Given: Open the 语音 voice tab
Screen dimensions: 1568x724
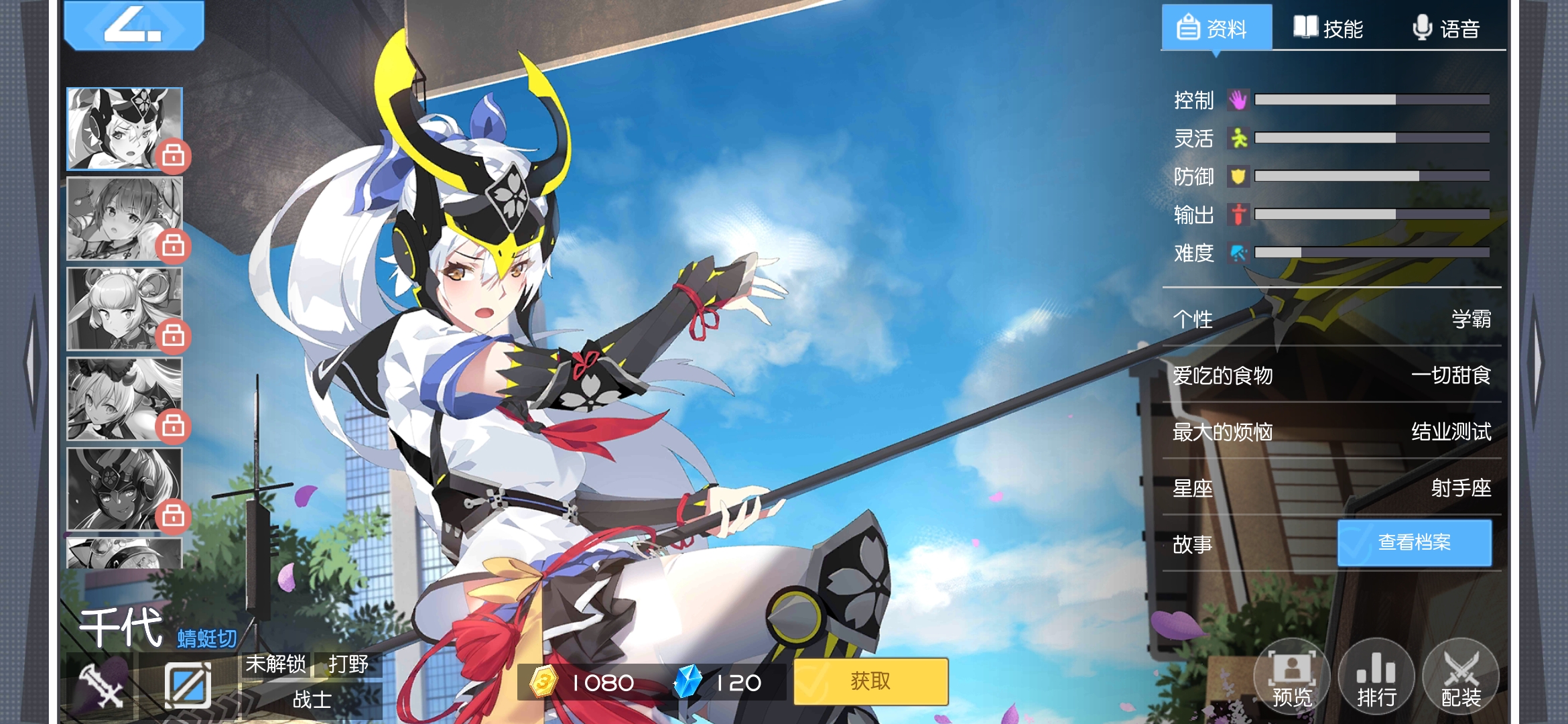Looking at the screenshot, I should (x=1446, y=28).
